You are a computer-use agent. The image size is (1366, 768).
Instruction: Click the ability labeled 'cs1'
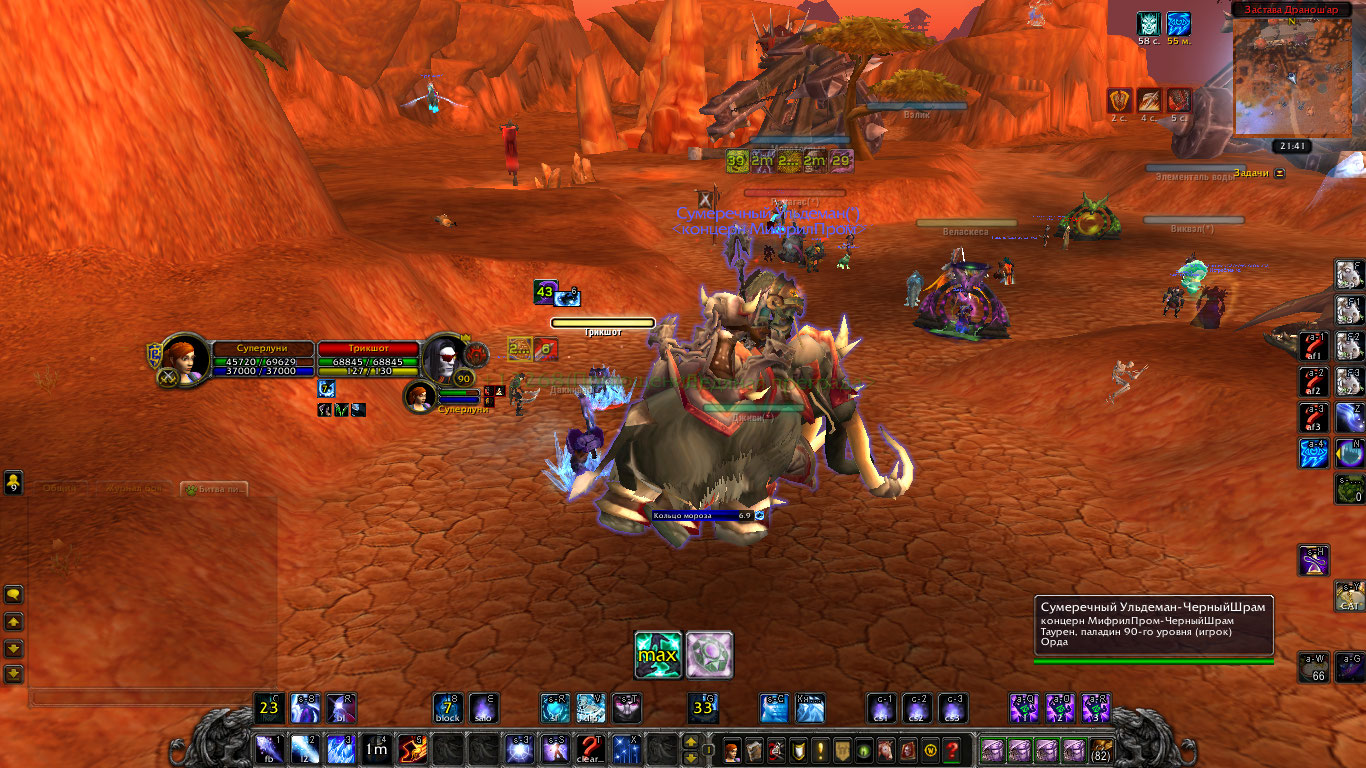click(x=883, y=708)
